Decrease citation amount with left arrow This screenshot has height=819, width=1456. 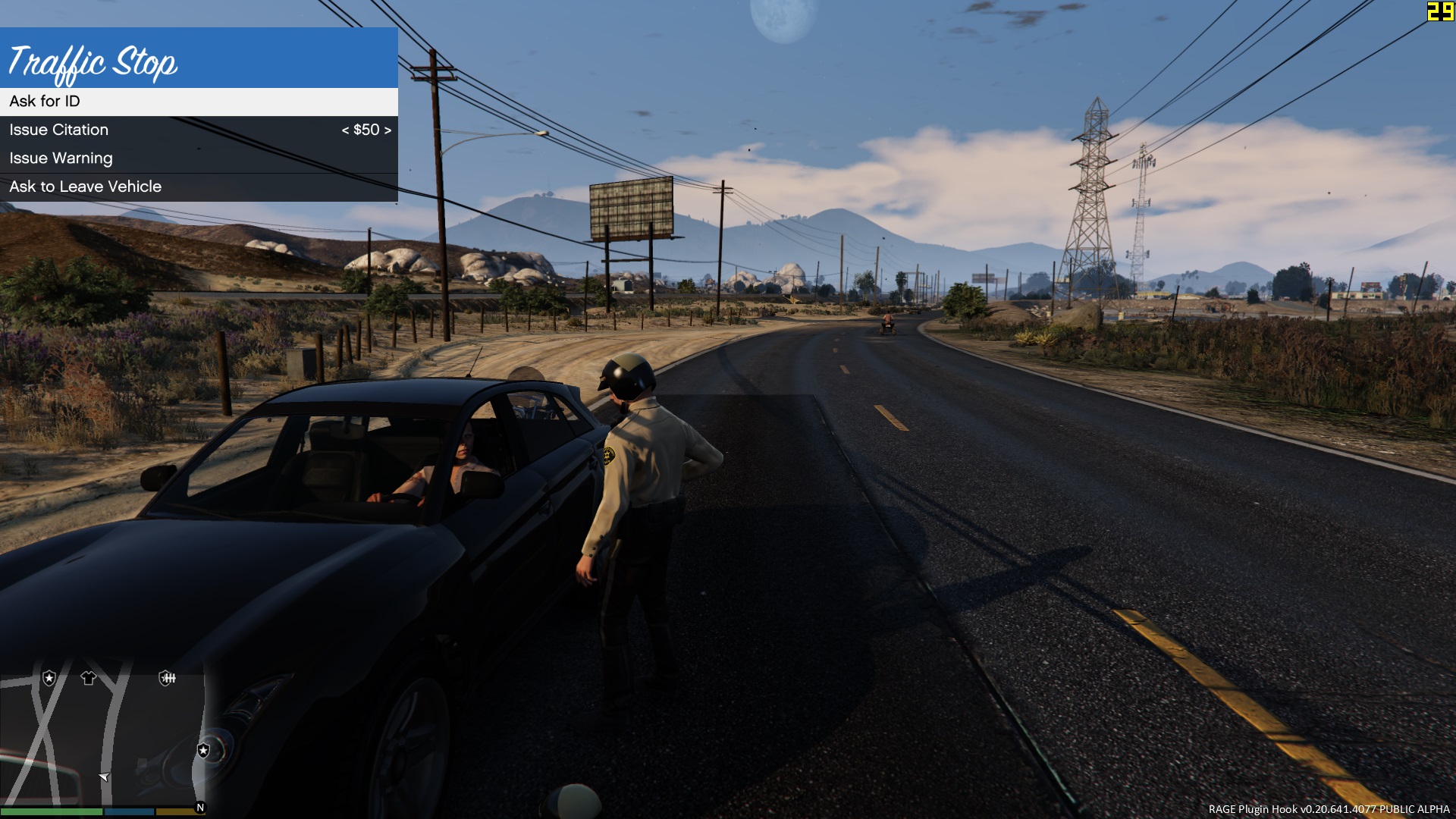(x=345, y=130)
